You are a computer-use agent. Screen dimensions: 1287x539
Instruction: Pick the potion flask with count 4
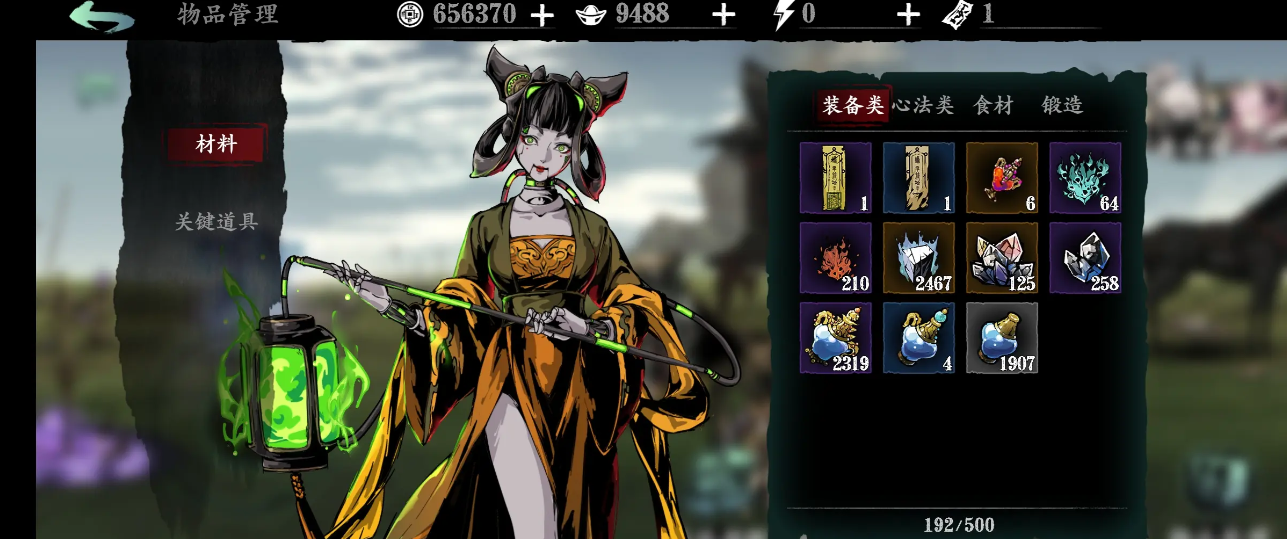(919, 338)
